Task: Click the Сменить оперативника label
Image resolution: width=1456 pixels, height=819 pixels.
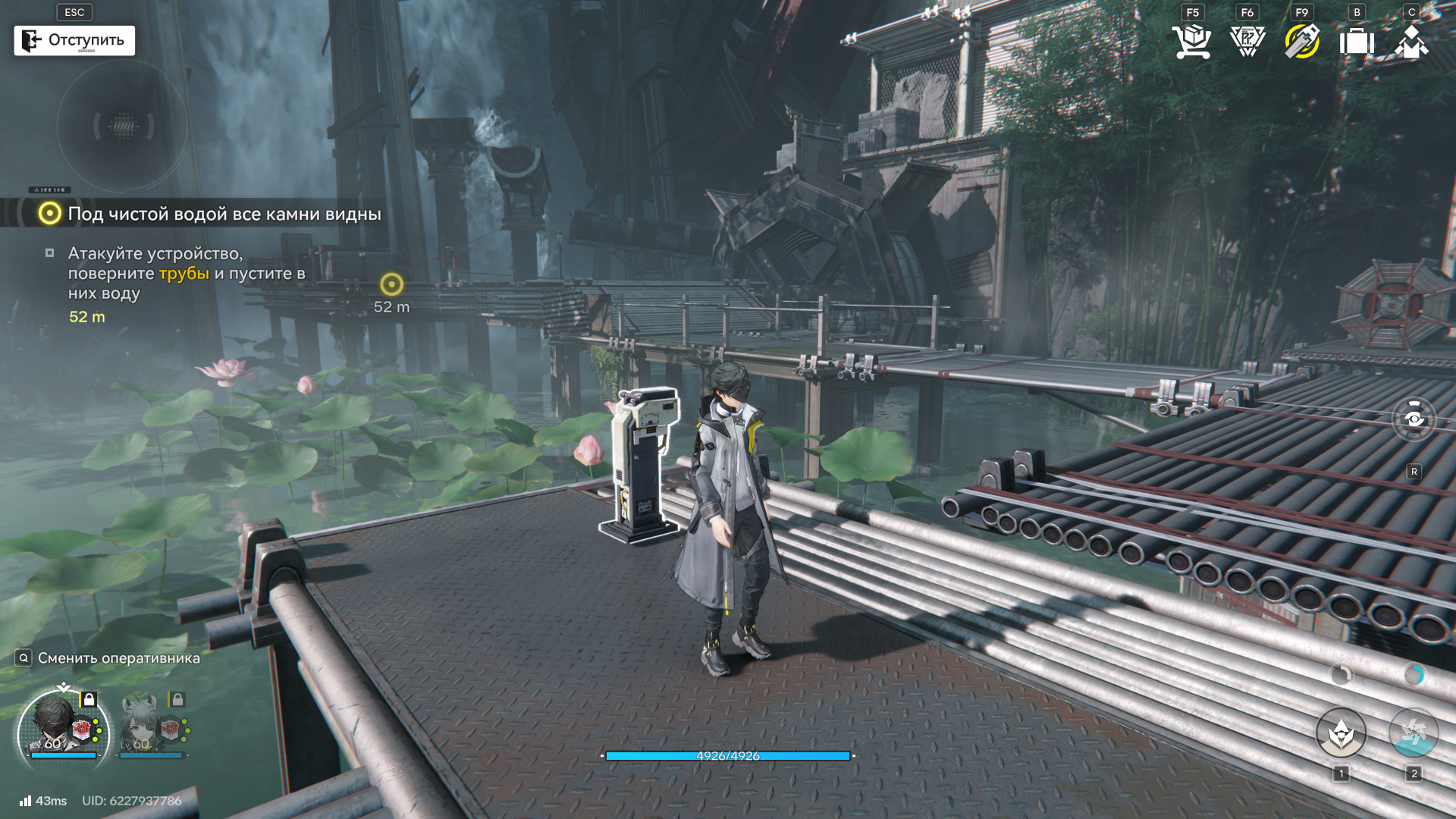Action: [118, 658]
